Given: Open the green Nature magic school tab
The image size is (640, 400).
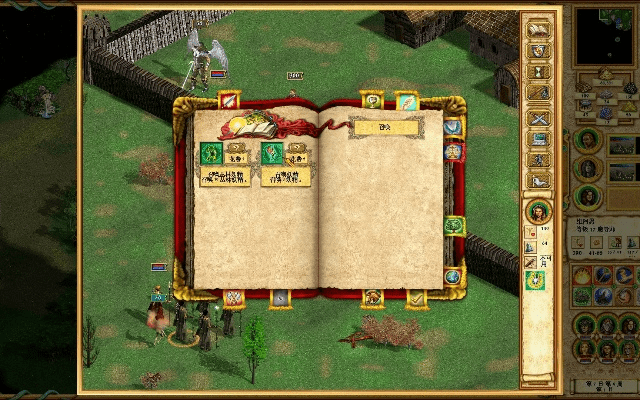Looking at the screenshot, I should point(454,226).
